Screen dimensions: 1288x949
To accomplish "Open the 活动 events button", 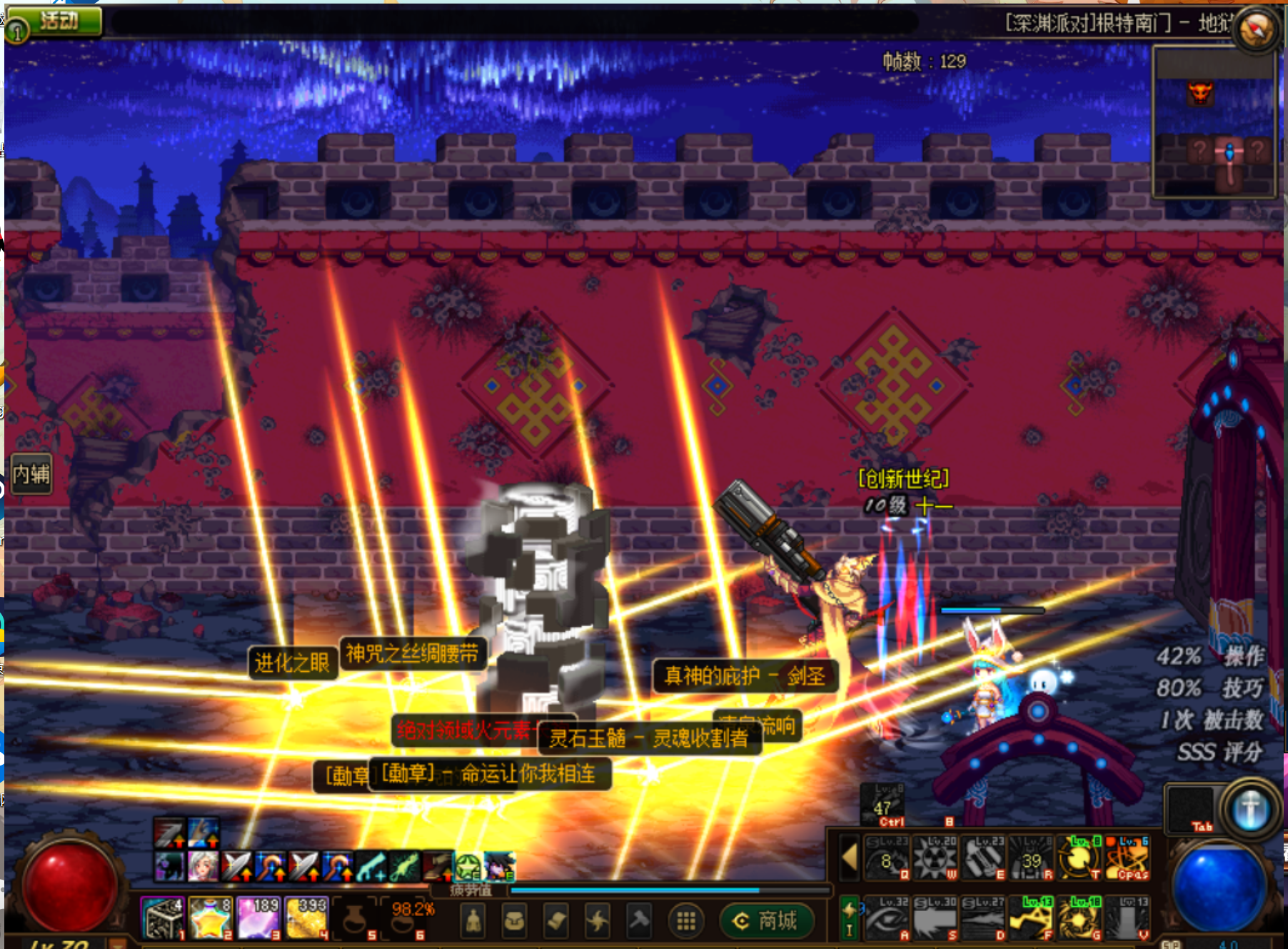I will [x=59, y=20].
